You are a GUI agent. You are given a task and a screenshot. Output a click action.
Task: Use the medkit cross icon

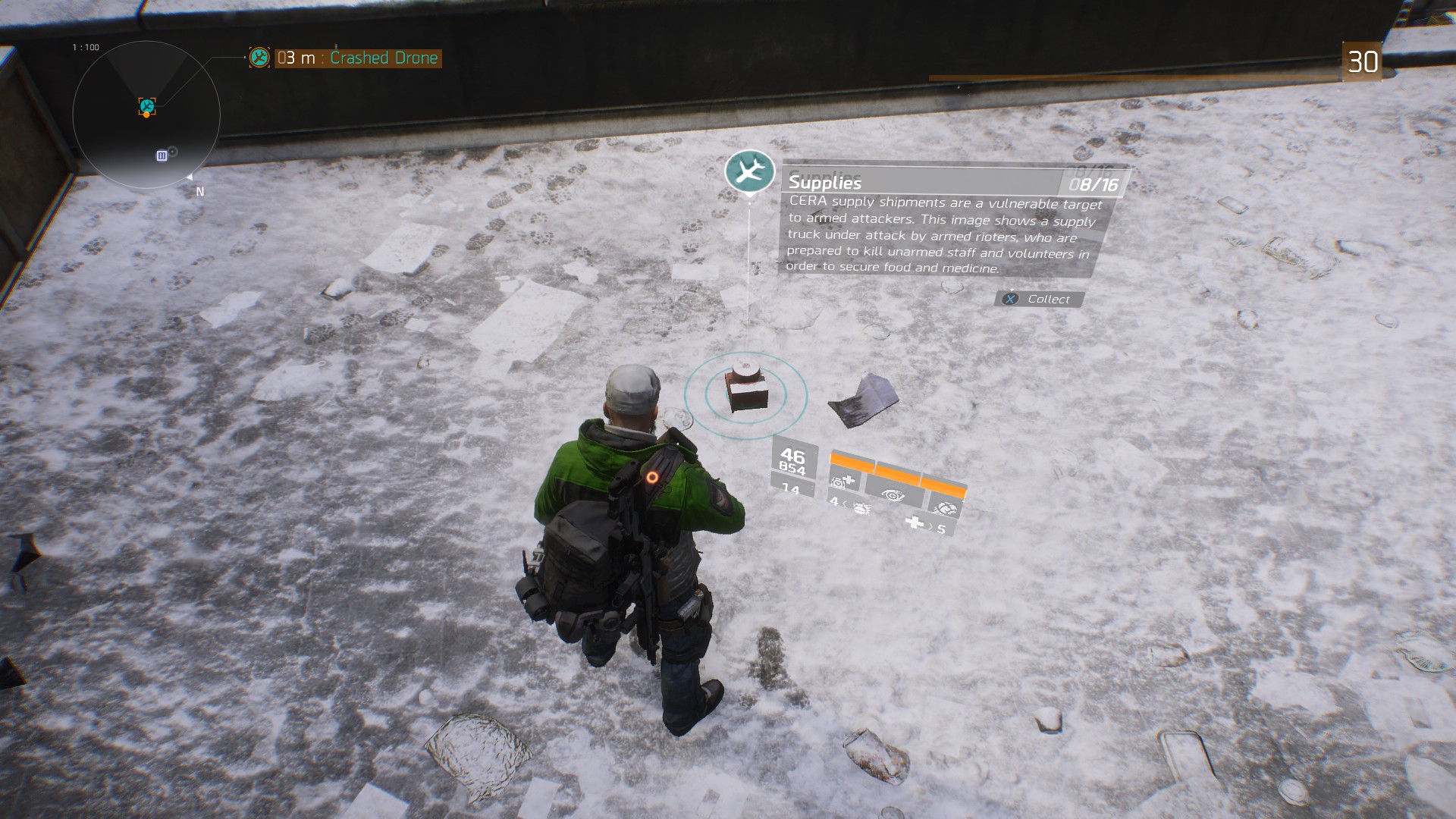(x=915, y=522)
